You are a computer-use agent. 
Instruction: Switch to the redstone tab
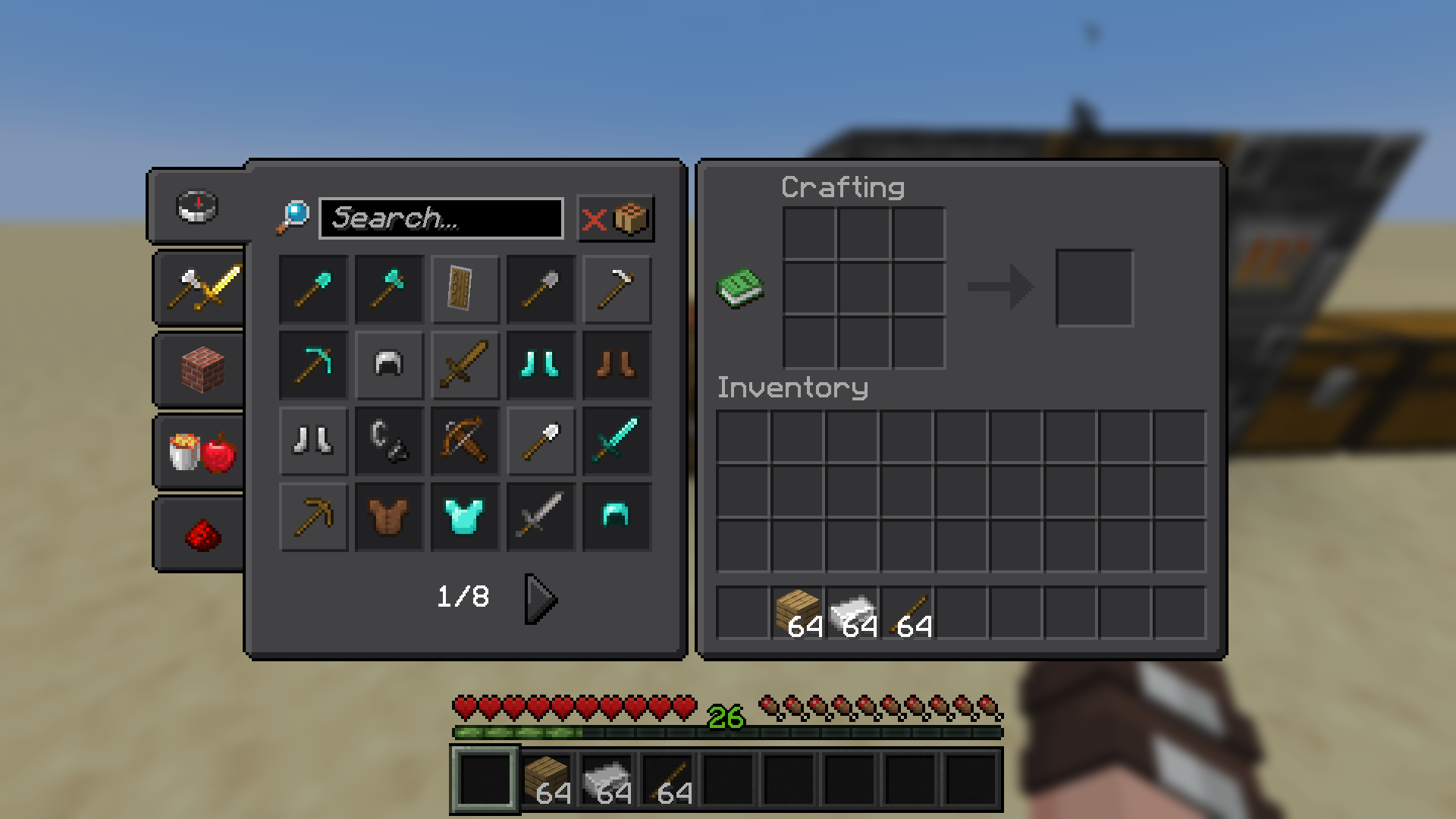199,533
